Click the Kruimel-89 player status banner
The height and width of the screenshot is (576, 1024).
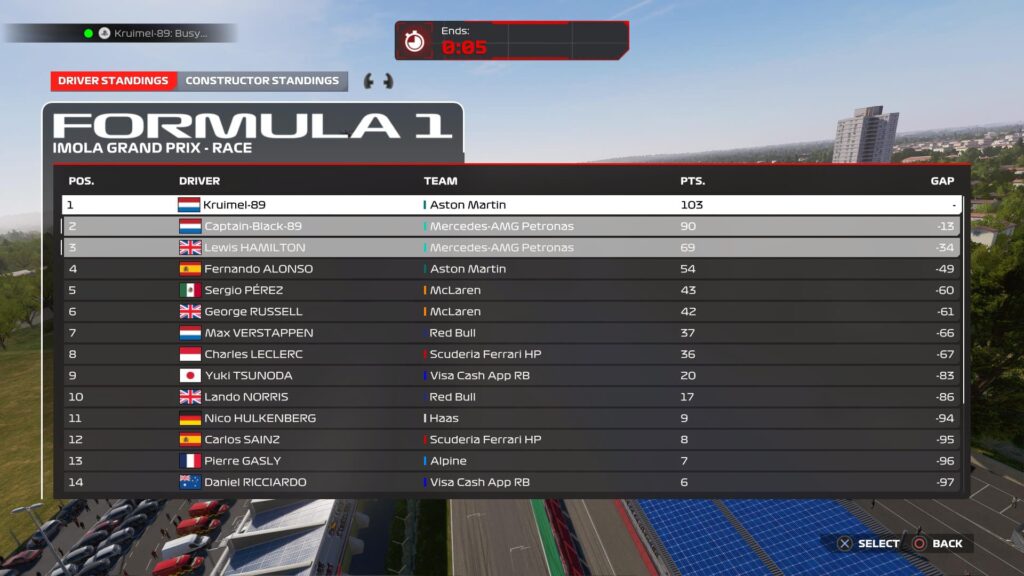coord(150,33)
